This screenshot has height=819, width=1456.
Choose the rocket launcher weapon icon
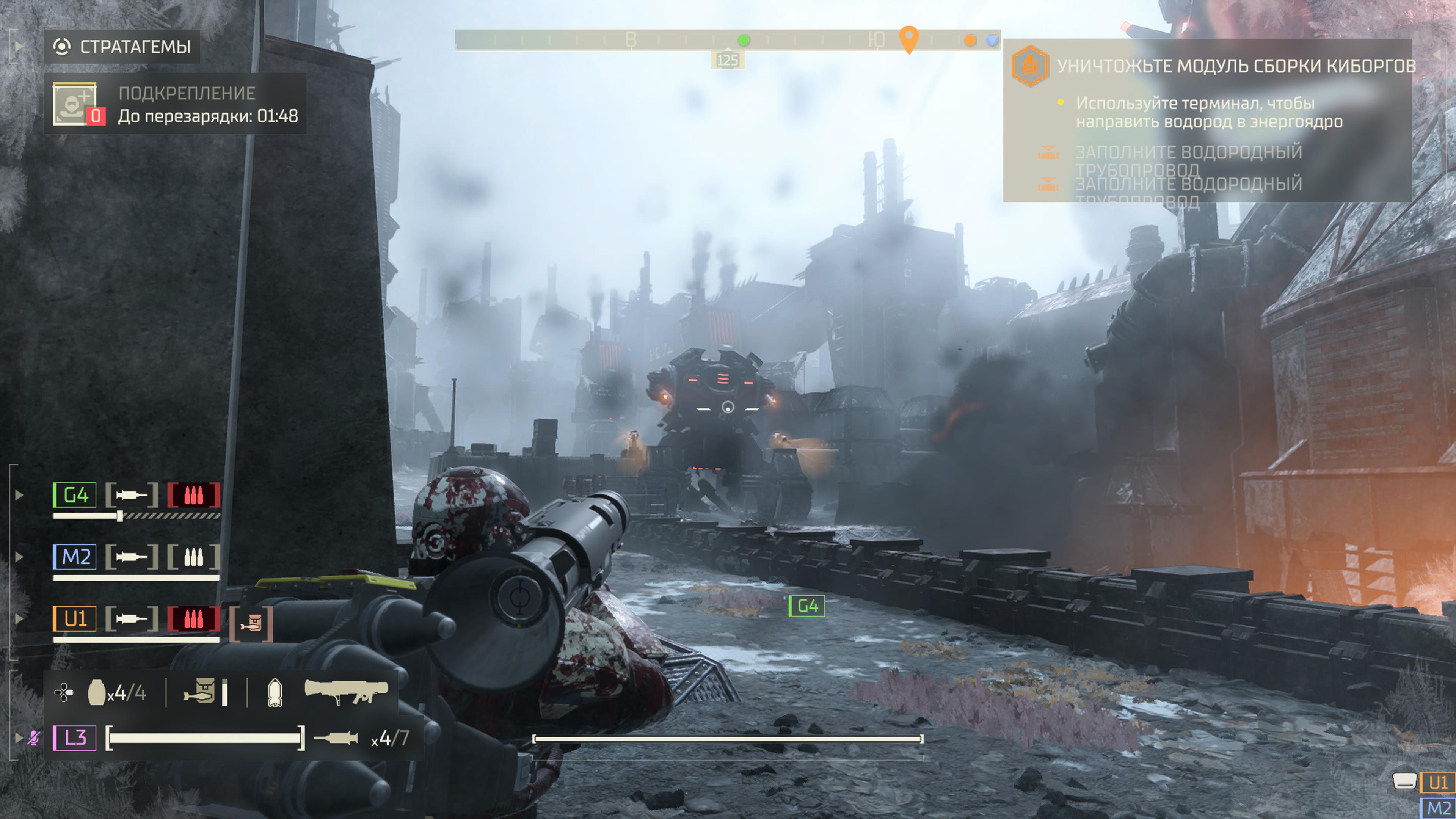click(x=346, y=691)
